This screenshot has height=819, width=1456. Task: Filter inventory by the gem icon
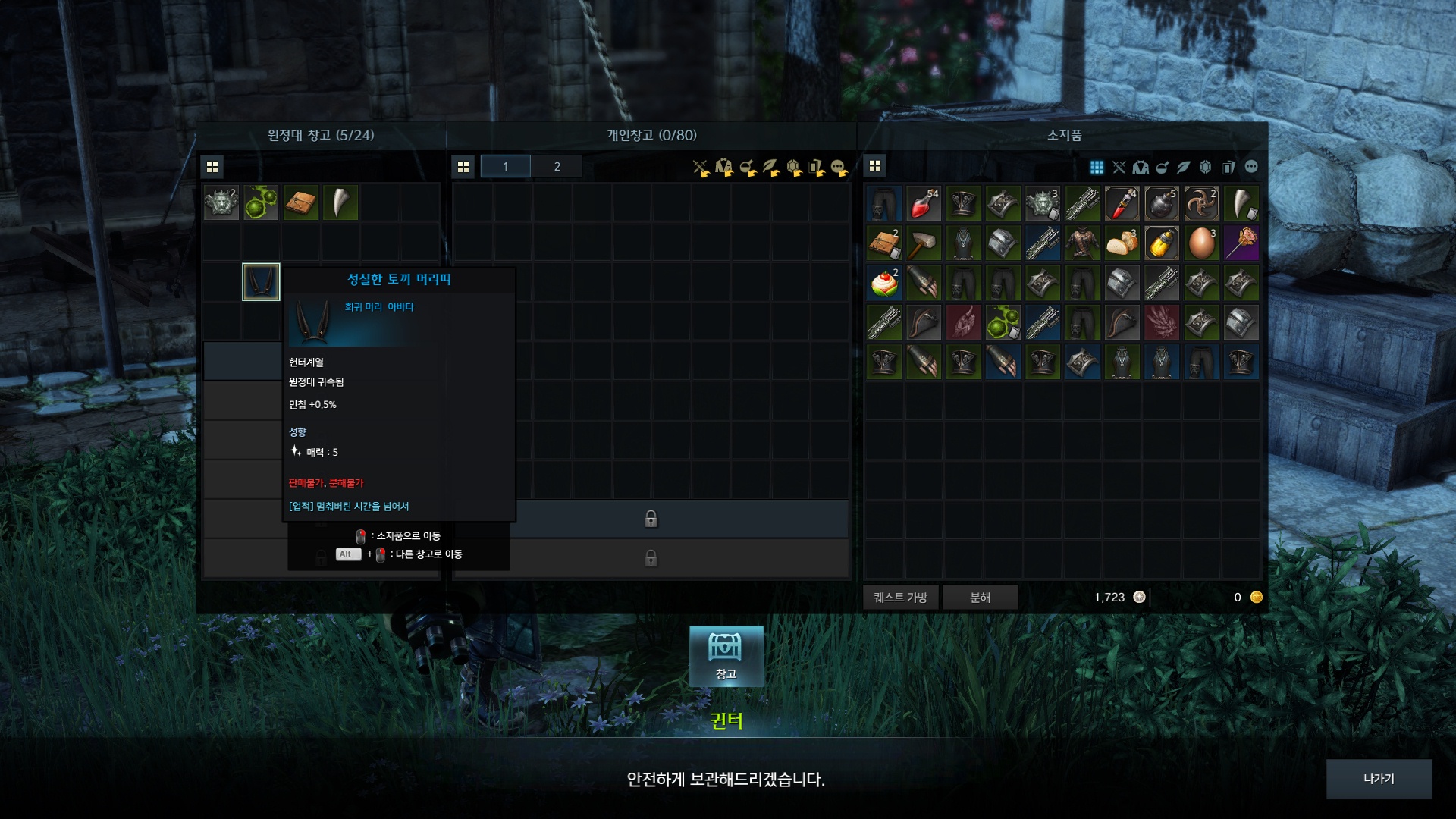[1205, 167]
